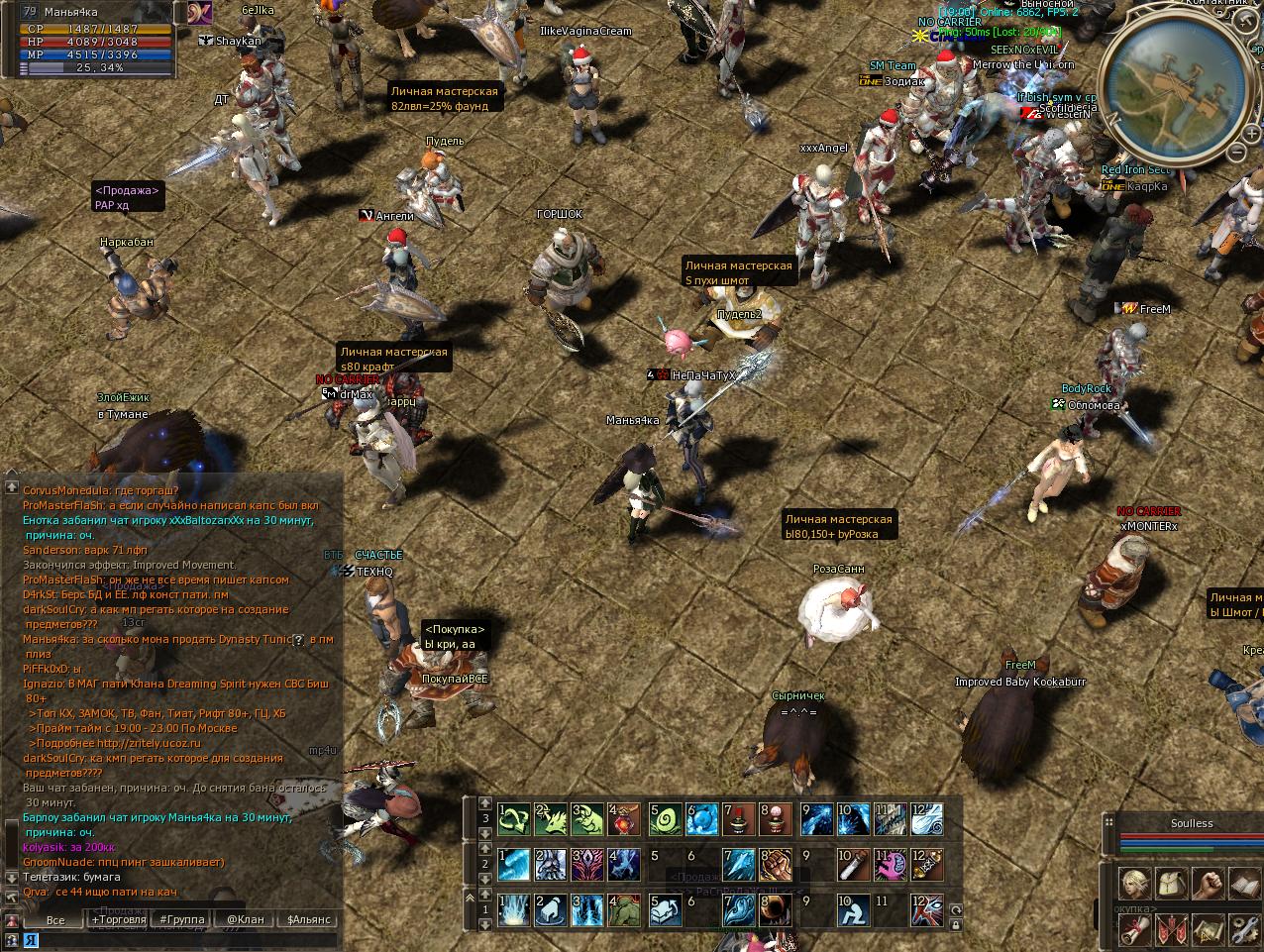1264x952 pixels.
Task: Switch to the Все chat tab
Action: click(x=55, y=919)
